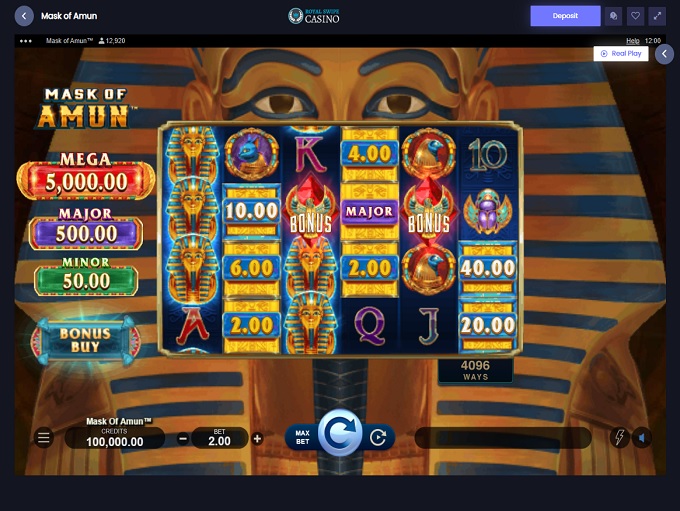Open the hamburger game menu

(x=43, y=438)
